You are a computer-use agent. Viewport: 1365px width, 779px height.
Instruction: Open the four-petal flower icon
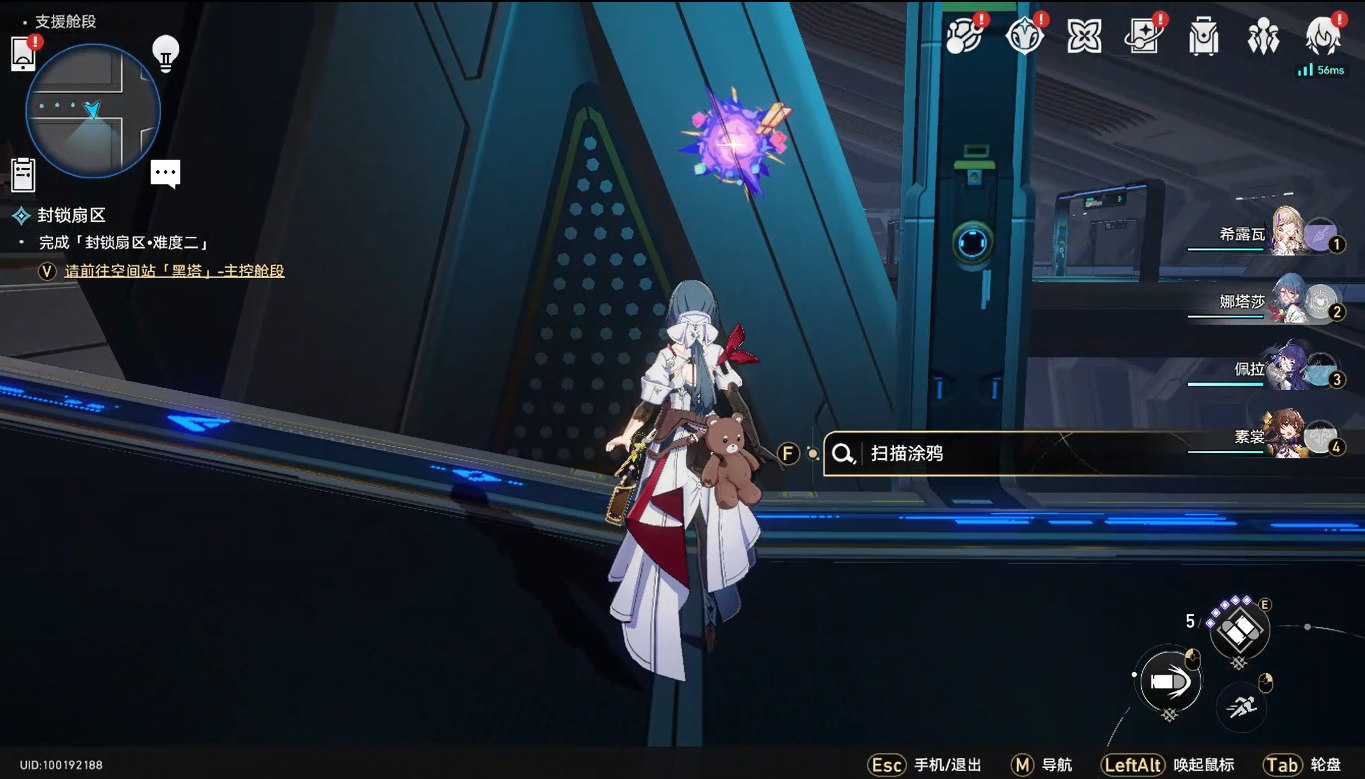1084,37
